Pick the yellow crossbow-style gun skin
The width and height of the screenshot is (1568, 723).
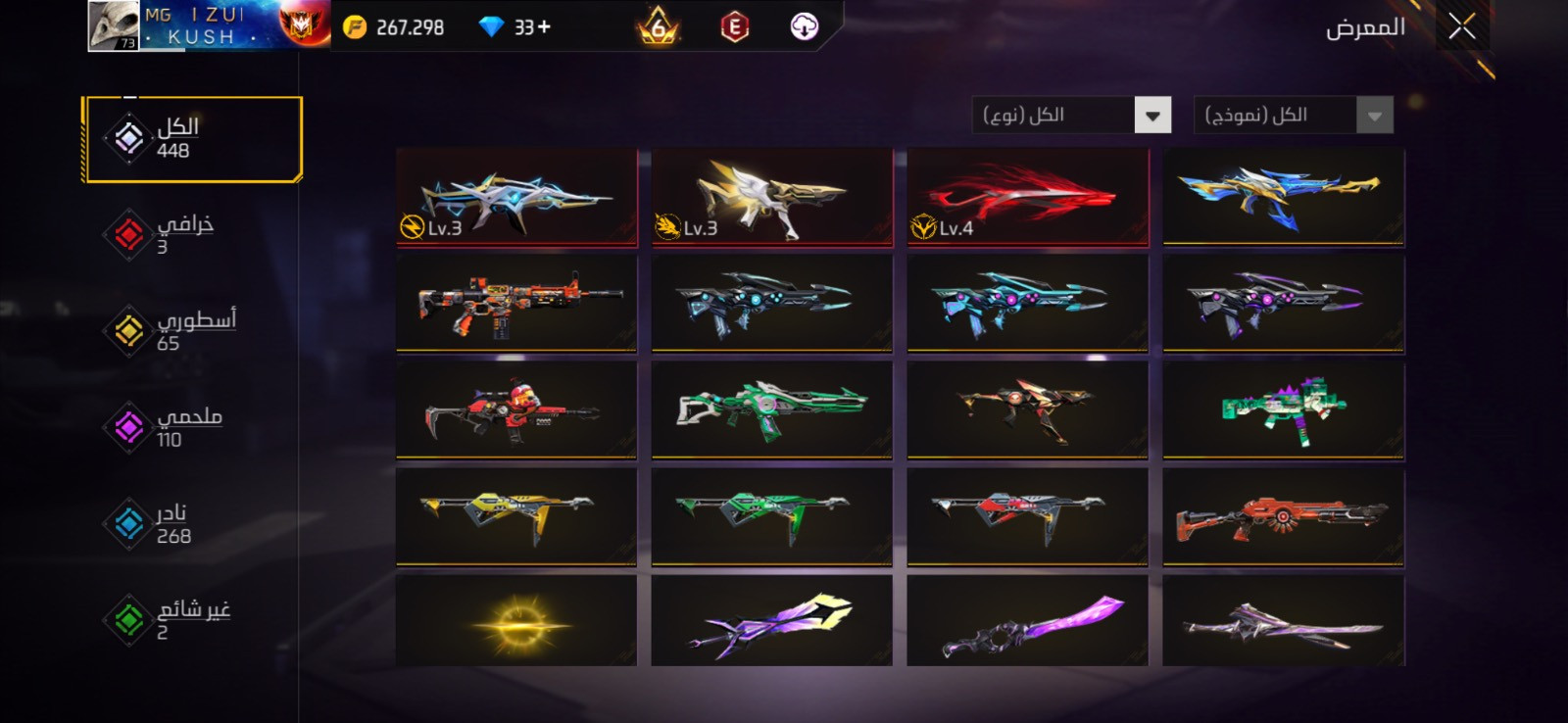pyautogui.click(x=516, y=516)
